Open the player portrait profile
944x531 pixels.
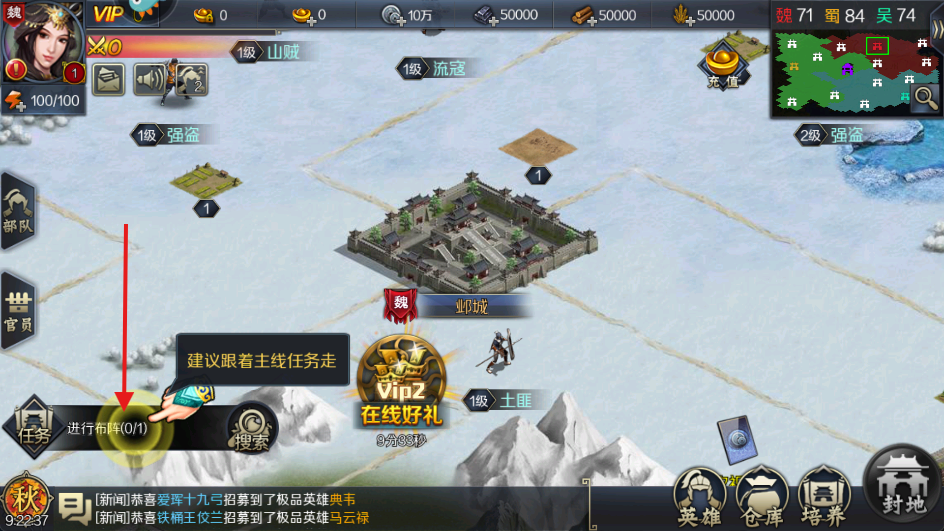tap(43, 38)
